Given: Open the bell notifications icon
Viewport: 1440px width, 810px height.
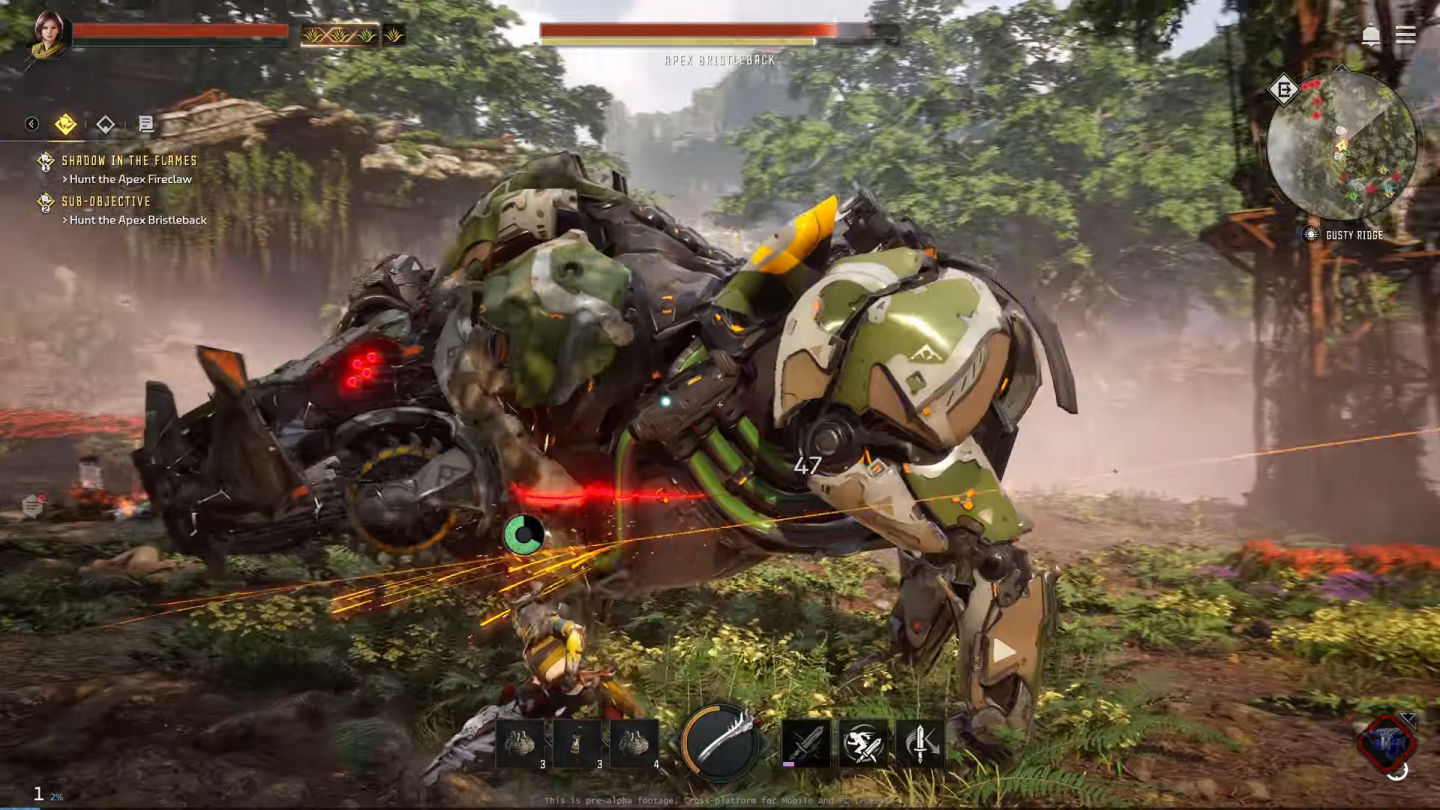Looking at the screenshot, I should 1370,35.
